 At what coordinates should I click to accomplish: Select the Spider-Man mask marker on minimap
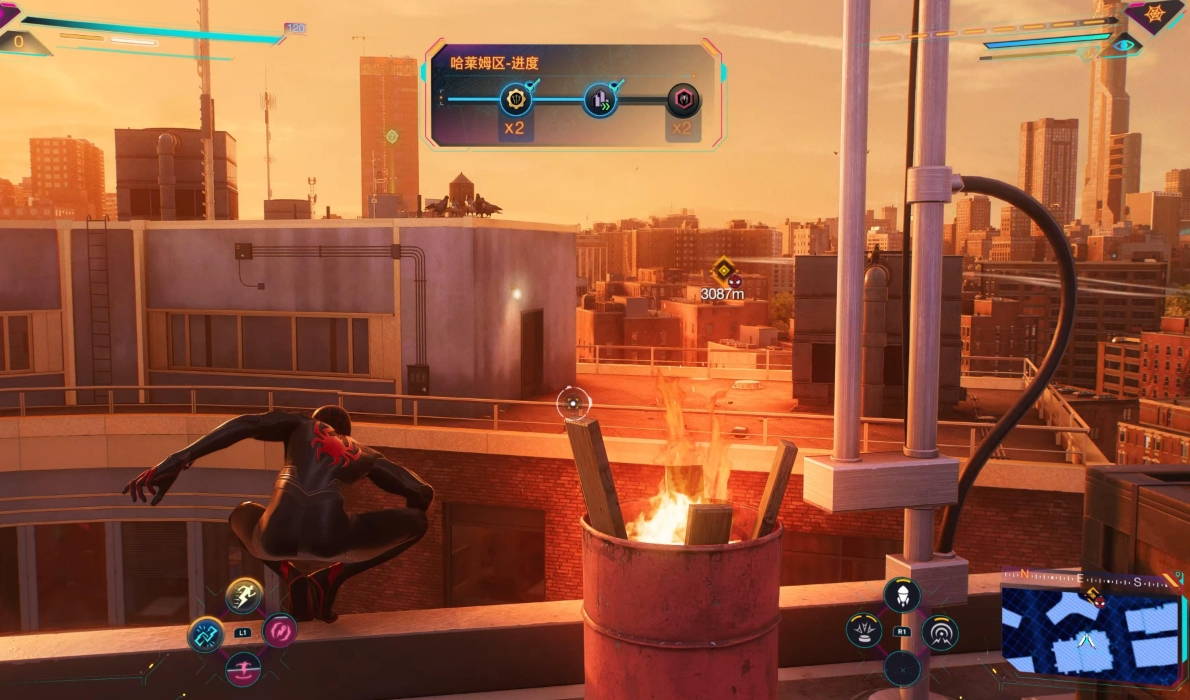[x=1099, y=601]
